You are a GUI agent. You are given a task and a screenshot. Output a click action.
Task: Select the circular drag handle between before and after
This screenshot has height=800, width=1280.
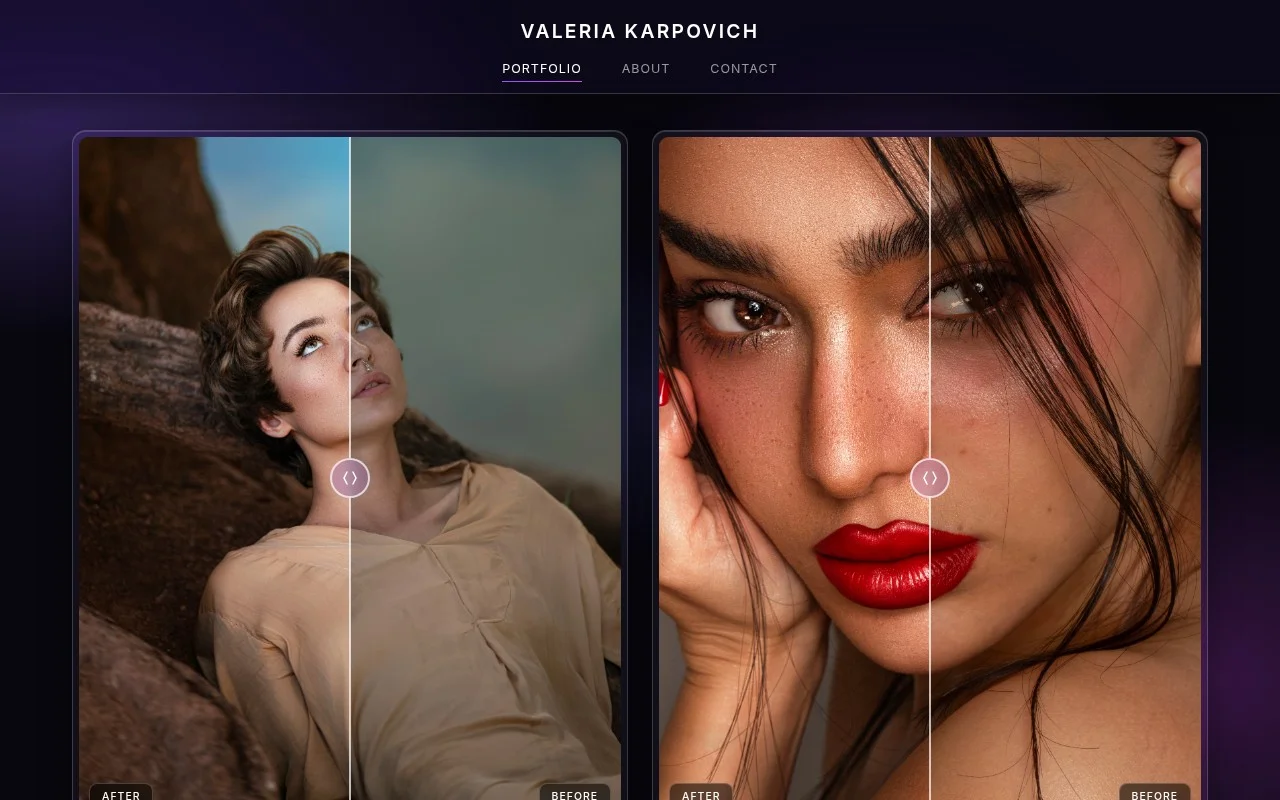pyautogui.click(x=350, y=477)
